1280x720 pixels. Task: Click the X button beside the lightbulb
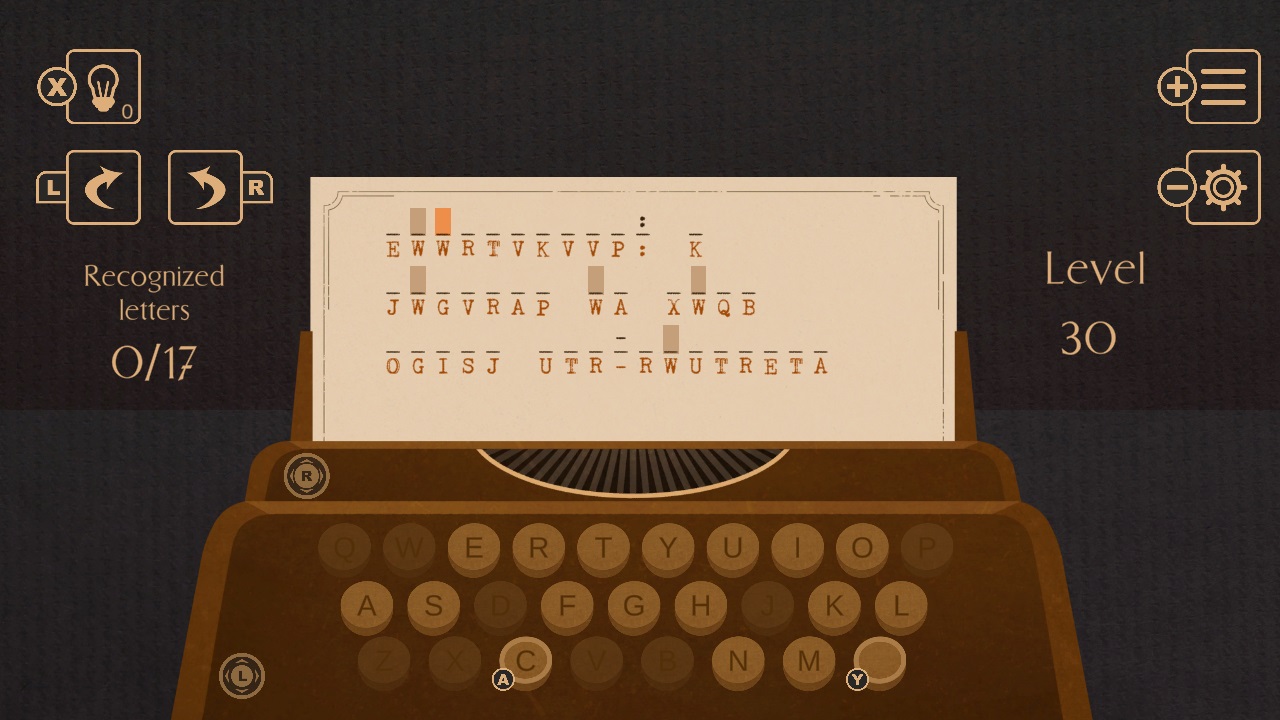click(58, 88)
